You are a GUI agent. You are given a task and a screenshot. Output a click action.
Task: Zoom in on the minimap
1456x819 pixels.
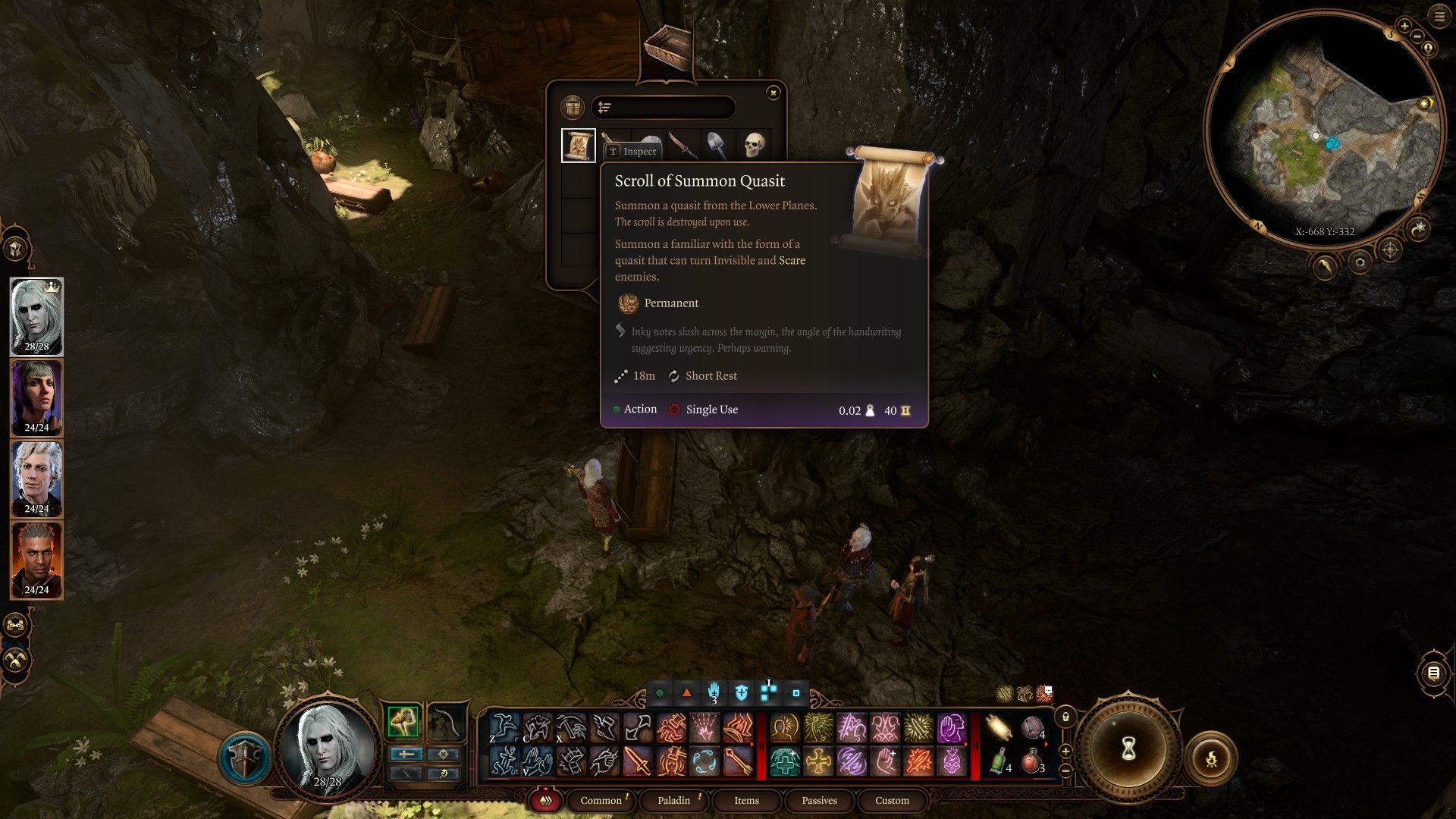pos(1404,27)
